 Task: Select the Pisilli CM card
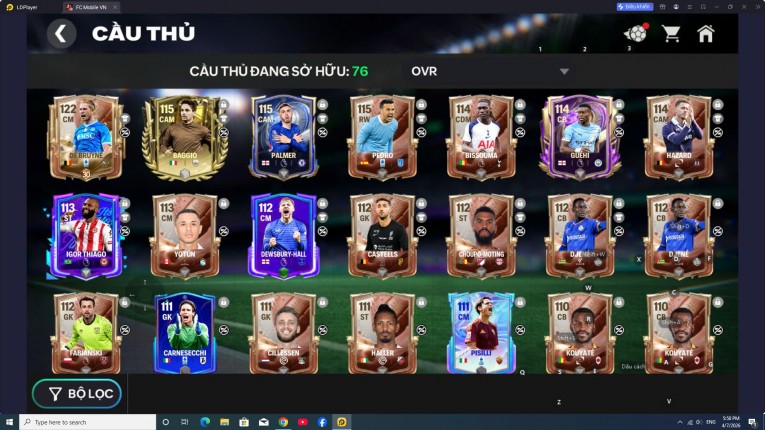[x=481, y=333]
